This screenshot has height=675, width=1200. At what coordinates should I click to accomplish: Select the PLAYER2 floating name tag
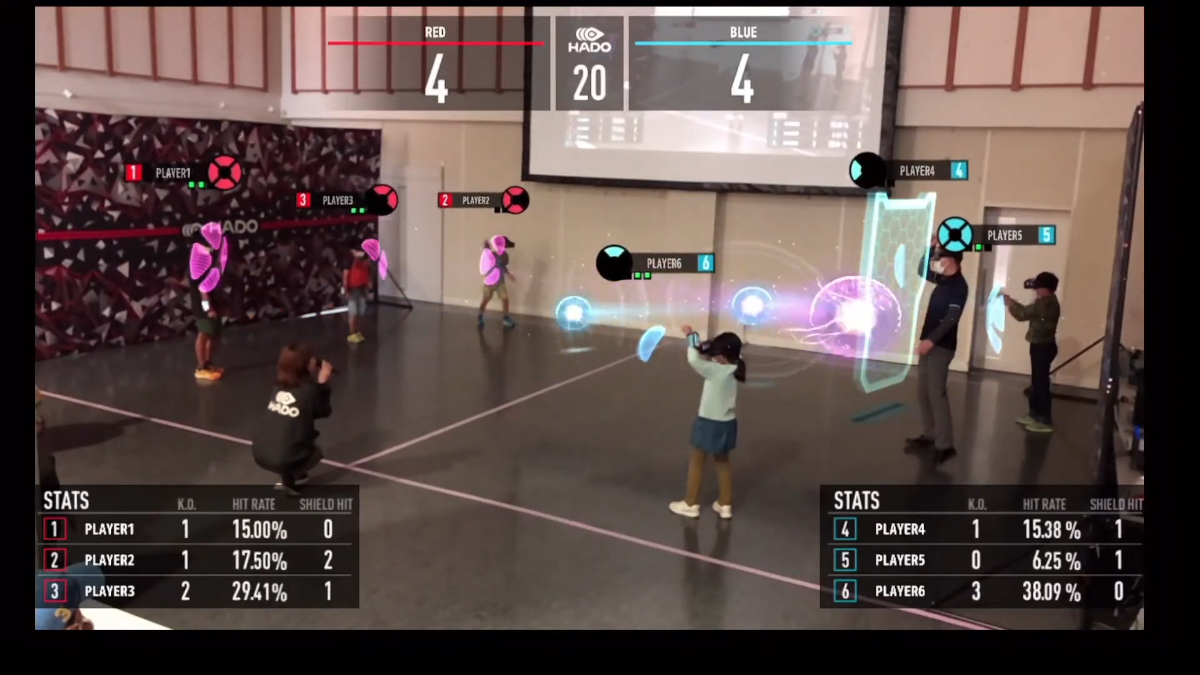(476, 200)
